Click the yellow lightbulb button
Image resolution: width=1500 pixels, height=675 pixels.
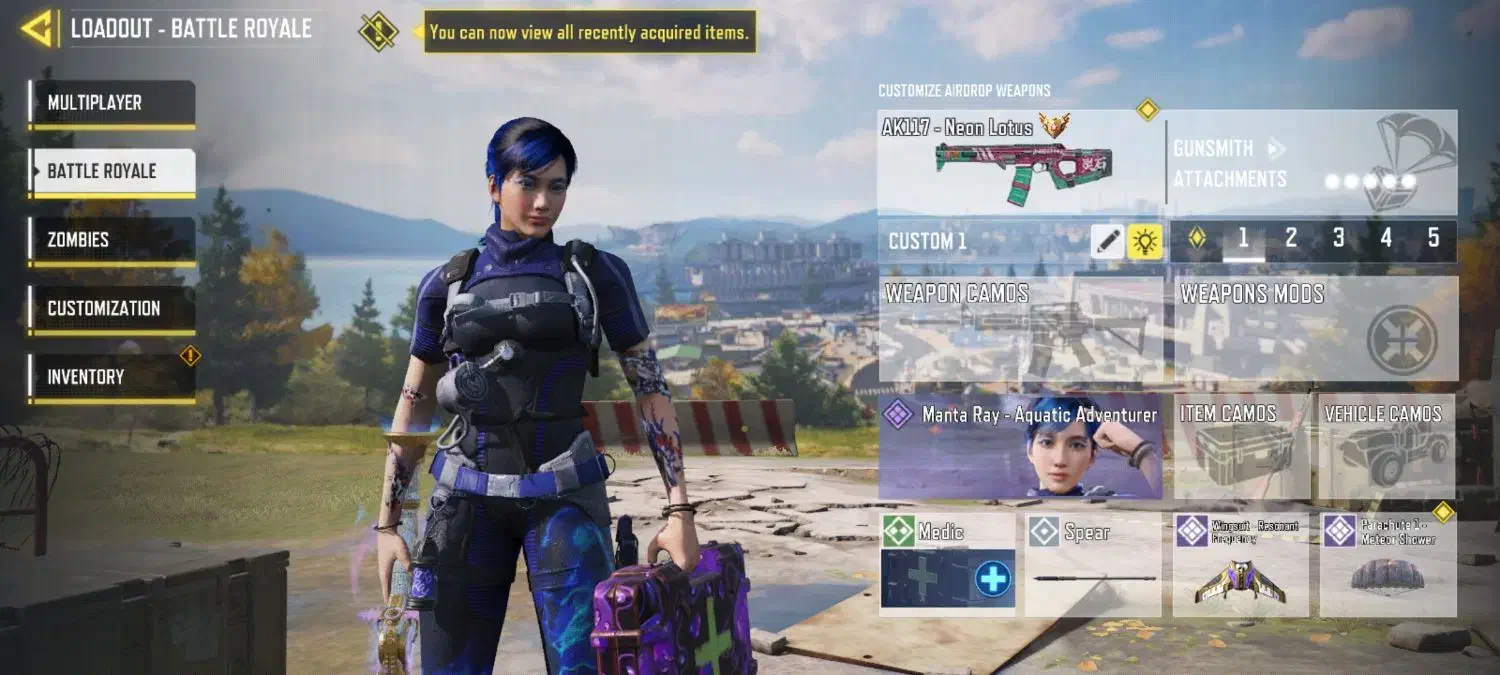1145,241
